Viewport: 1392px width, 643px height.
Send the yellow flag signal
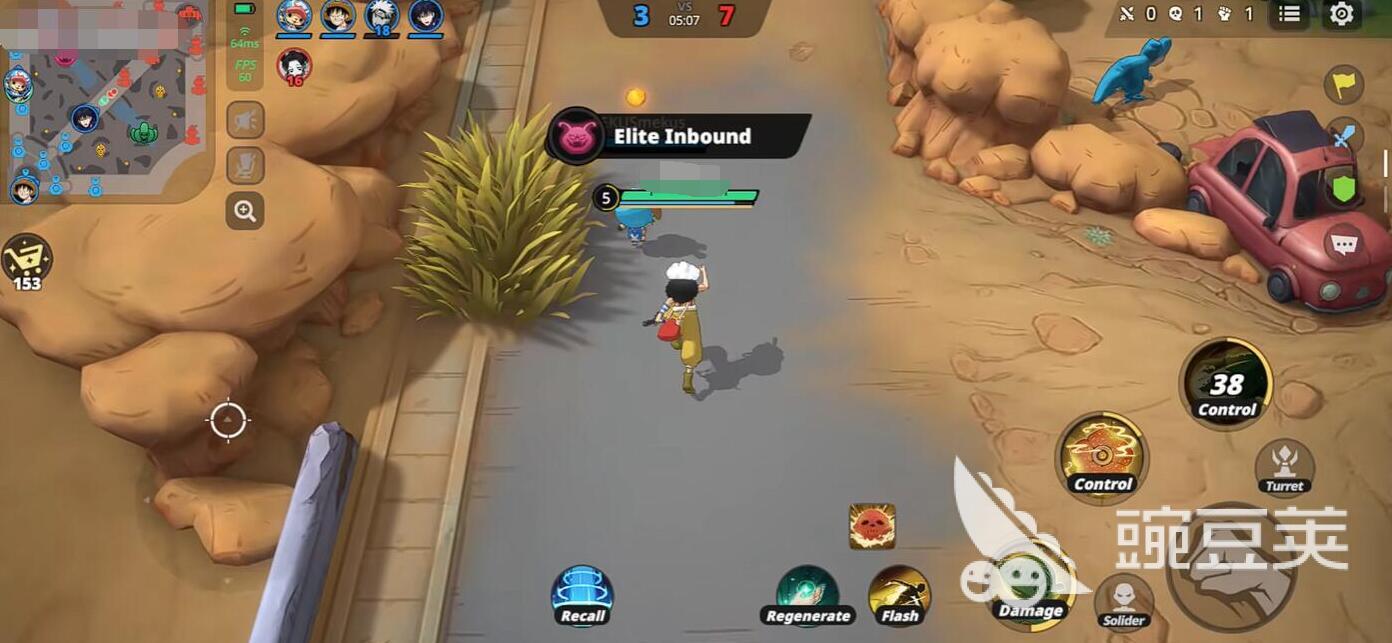click(1344, 84)
